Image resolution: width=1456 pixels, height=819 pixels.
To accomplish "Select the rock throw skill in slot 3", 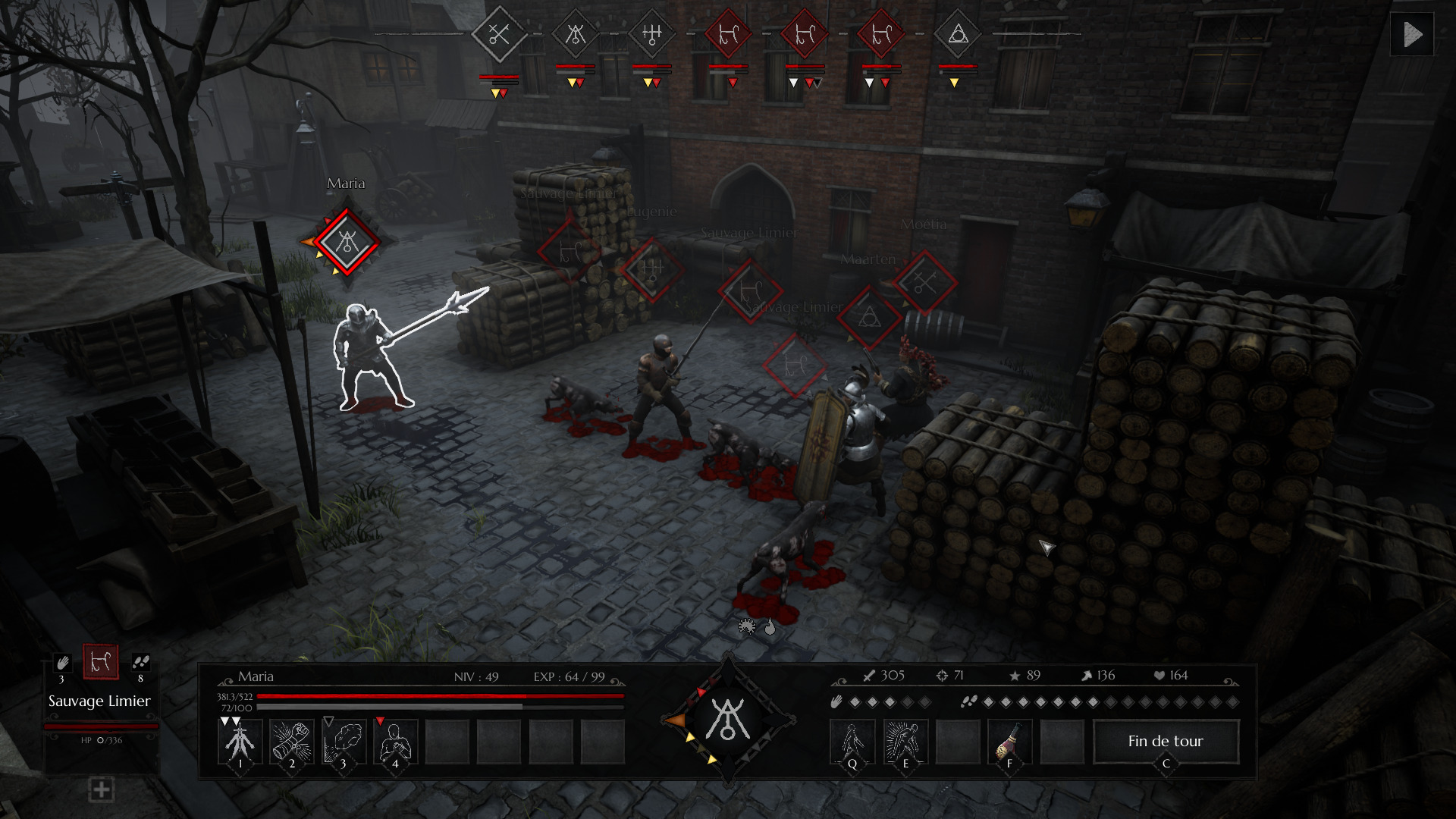I will coord(344,741).
